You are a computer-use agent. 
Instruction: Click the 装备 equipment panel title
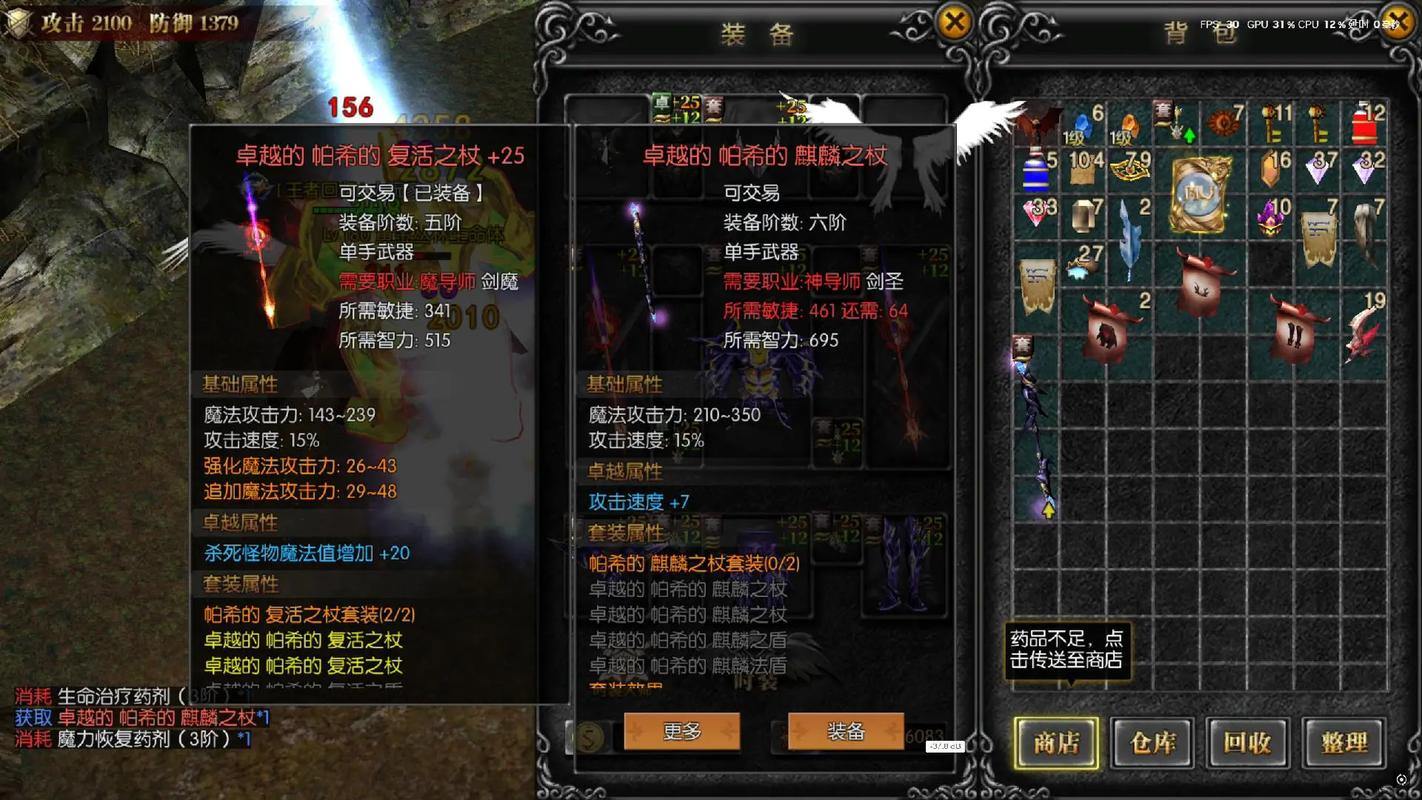click(760, 33)
